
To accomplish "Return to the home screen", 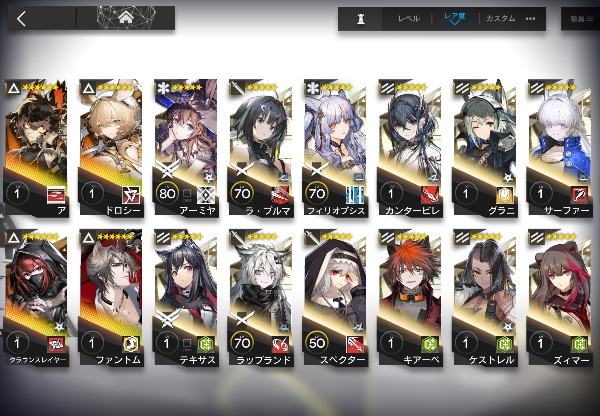I will pos(126,17).
